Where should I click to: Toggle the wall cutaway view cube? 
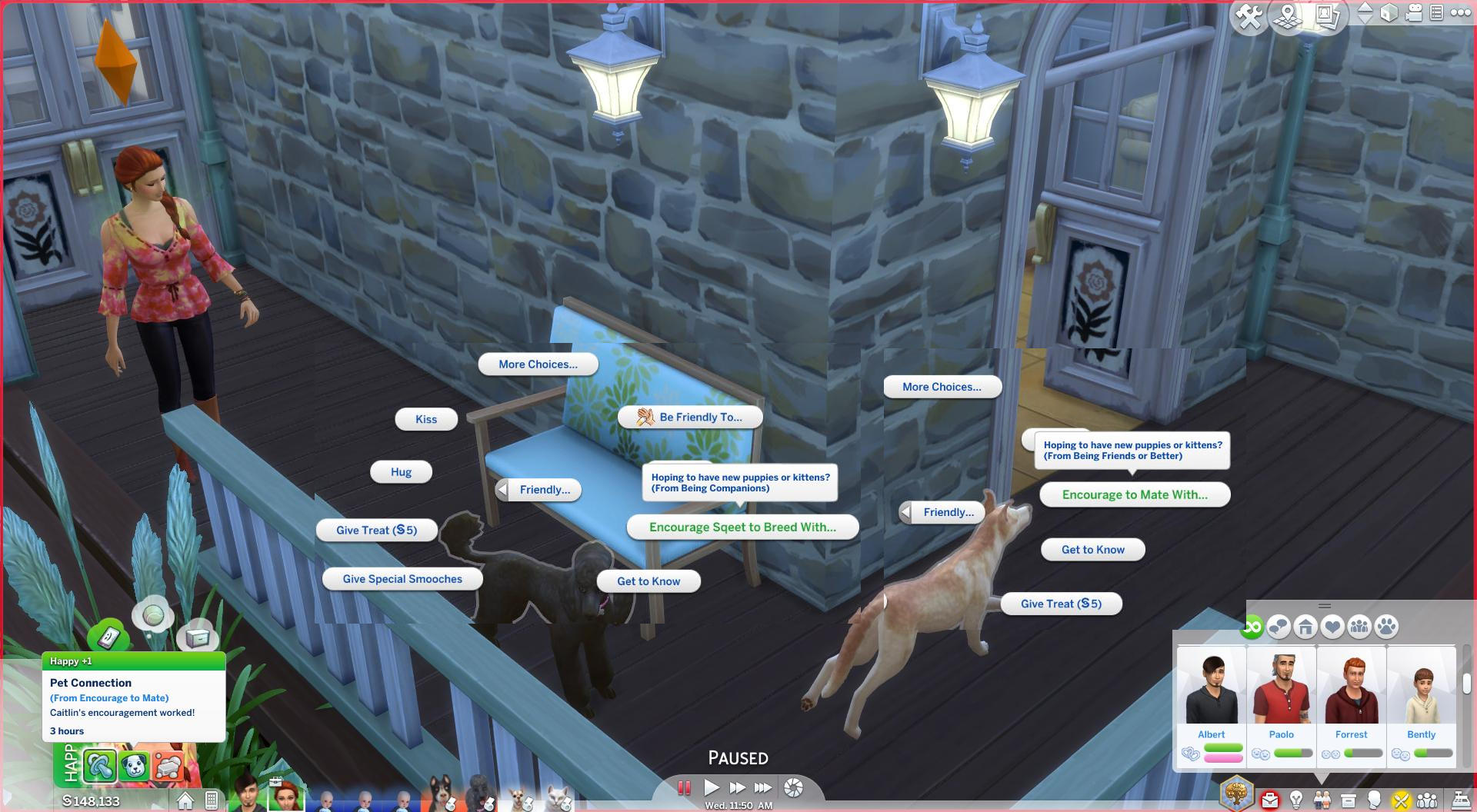[x=1389, y=14]
